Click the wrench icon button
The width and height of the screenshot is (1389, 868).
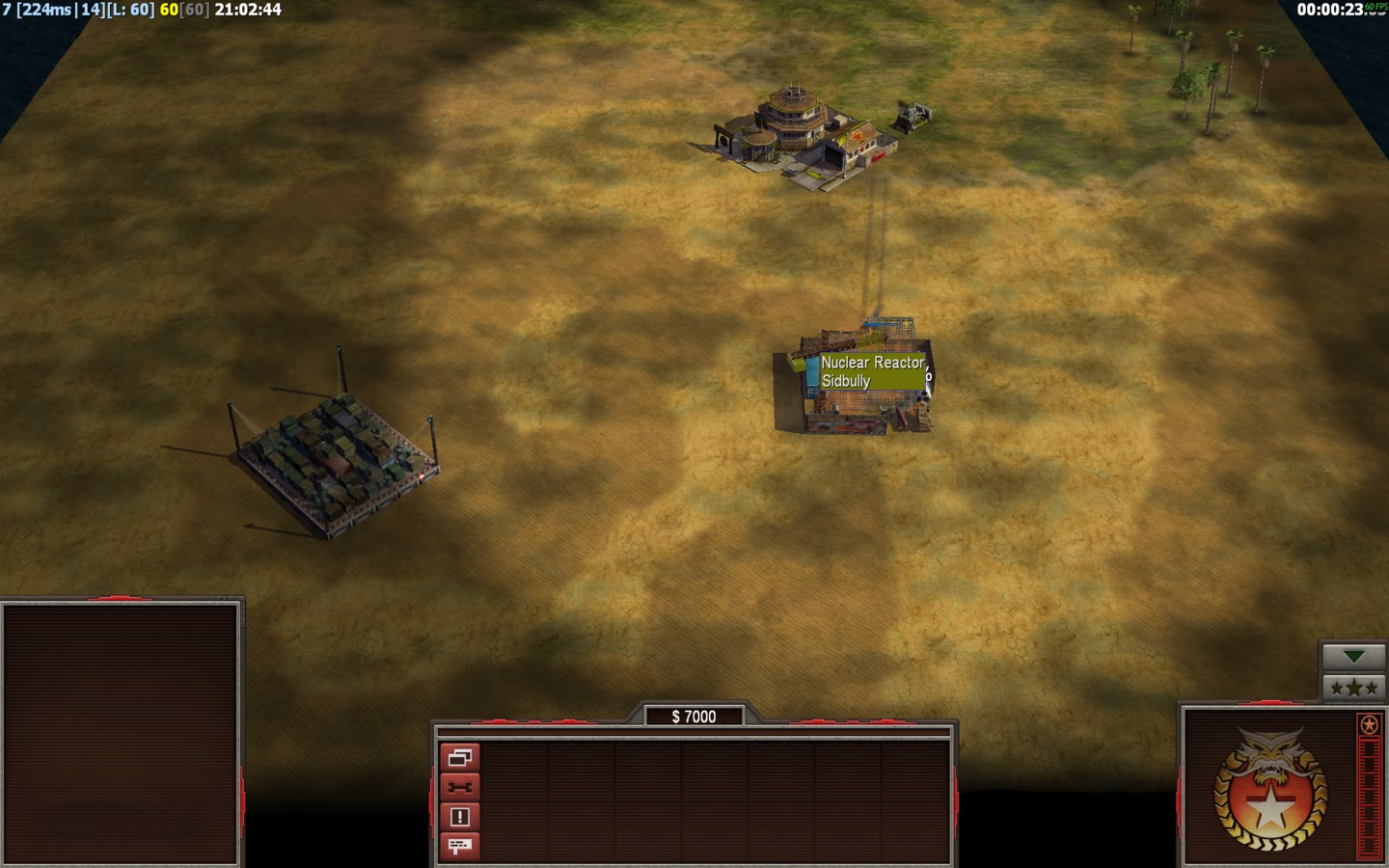pyautogui.click(x=459, y=787)
